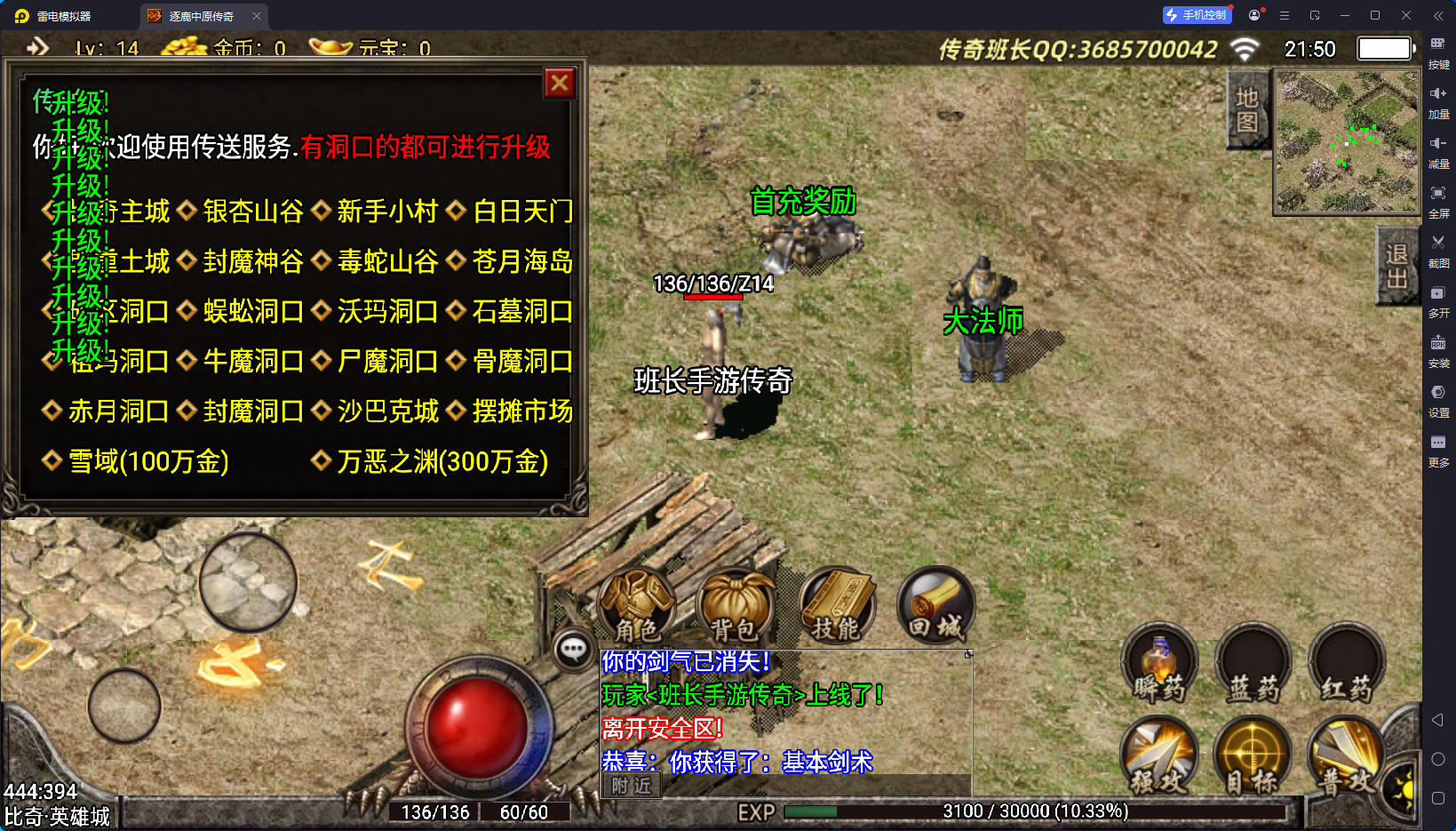1456x831 pixels.
Task: Go to 毒蛇山谷
Action: pos(387,261)
